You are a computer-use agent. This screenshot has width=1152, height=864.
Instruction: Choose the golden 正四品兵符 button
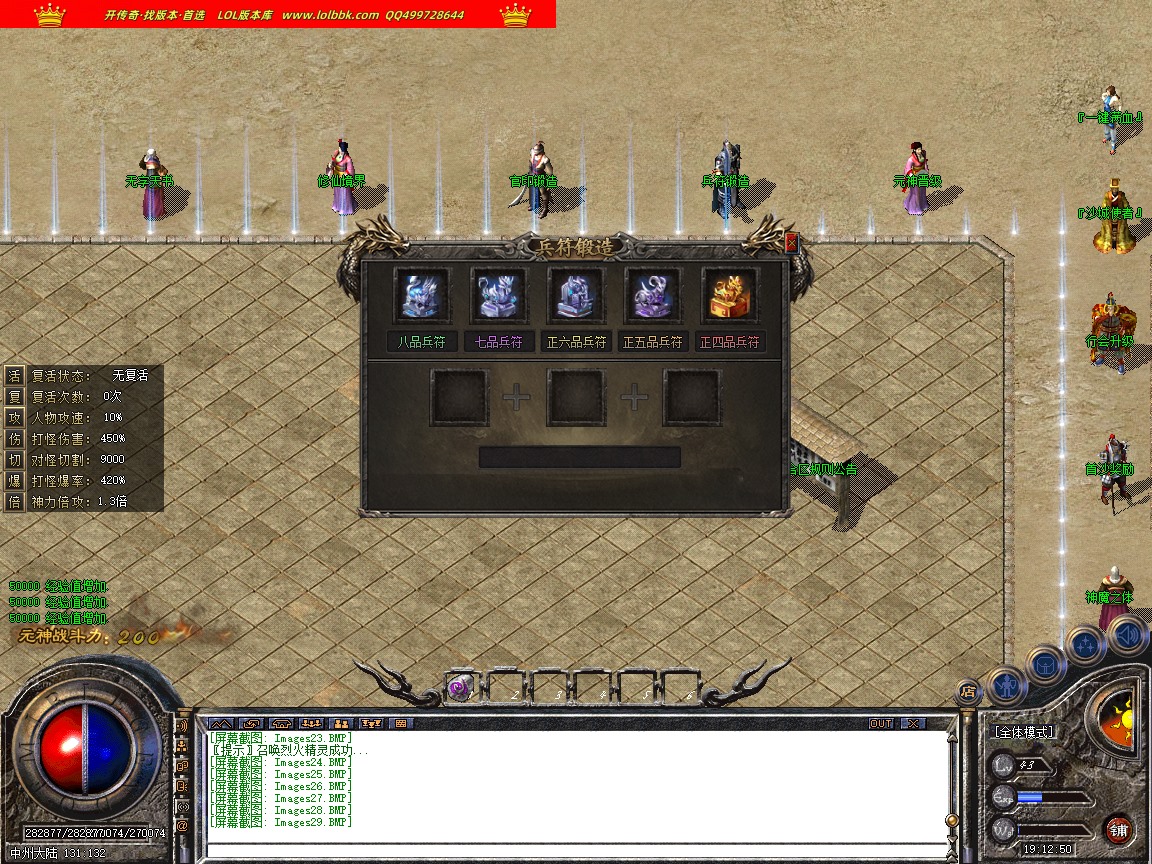click(x=730, y=342)
